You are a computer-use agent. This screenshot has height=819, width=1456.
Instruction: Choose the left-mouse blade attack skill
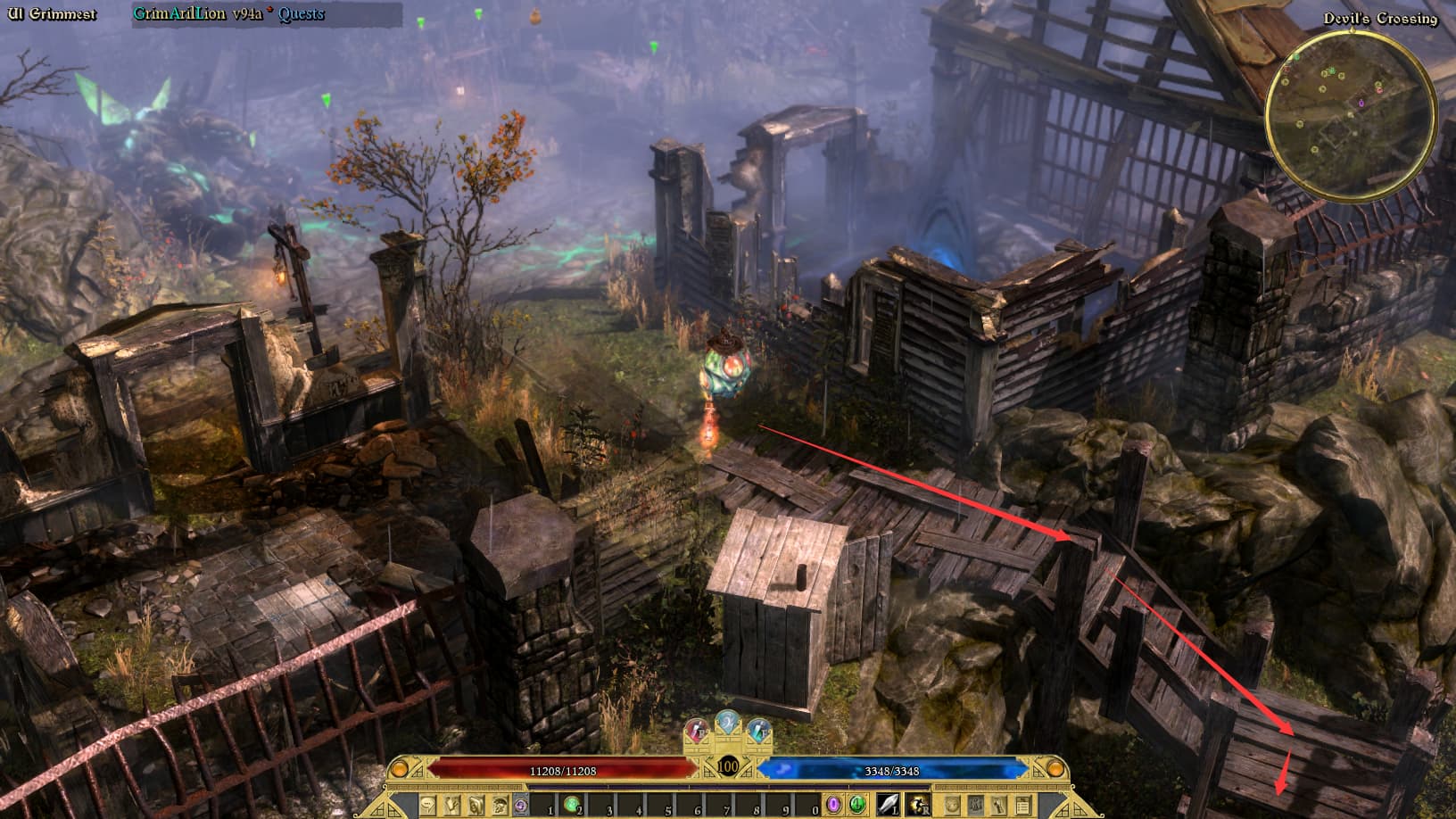tap(889, 805)
